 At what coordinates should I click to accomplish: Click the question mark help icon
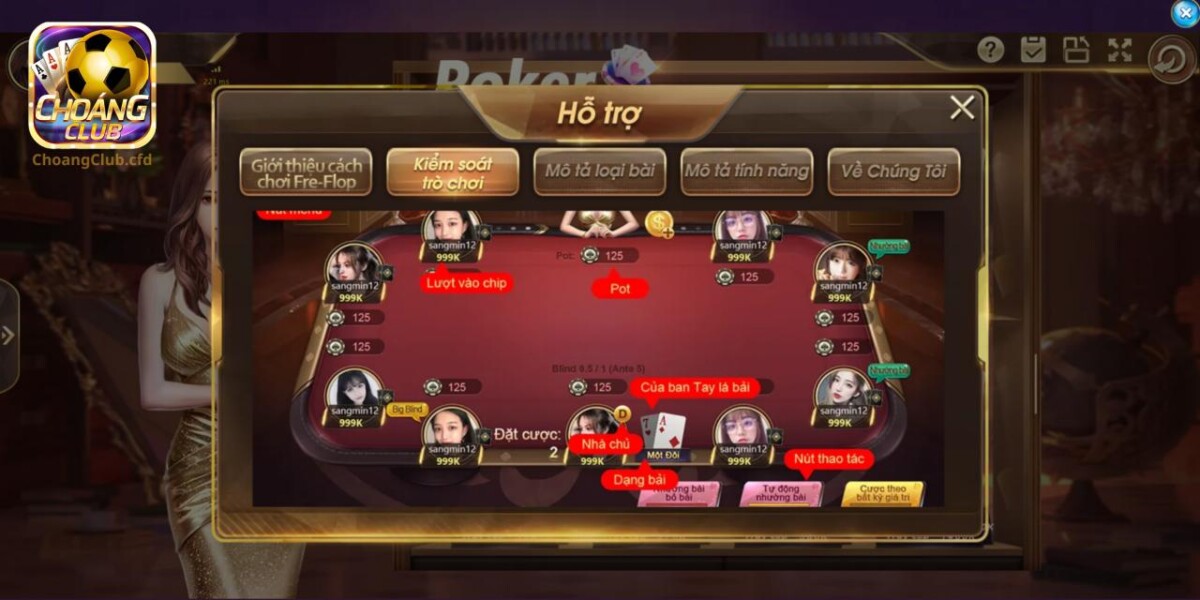(x=990, y=50)
